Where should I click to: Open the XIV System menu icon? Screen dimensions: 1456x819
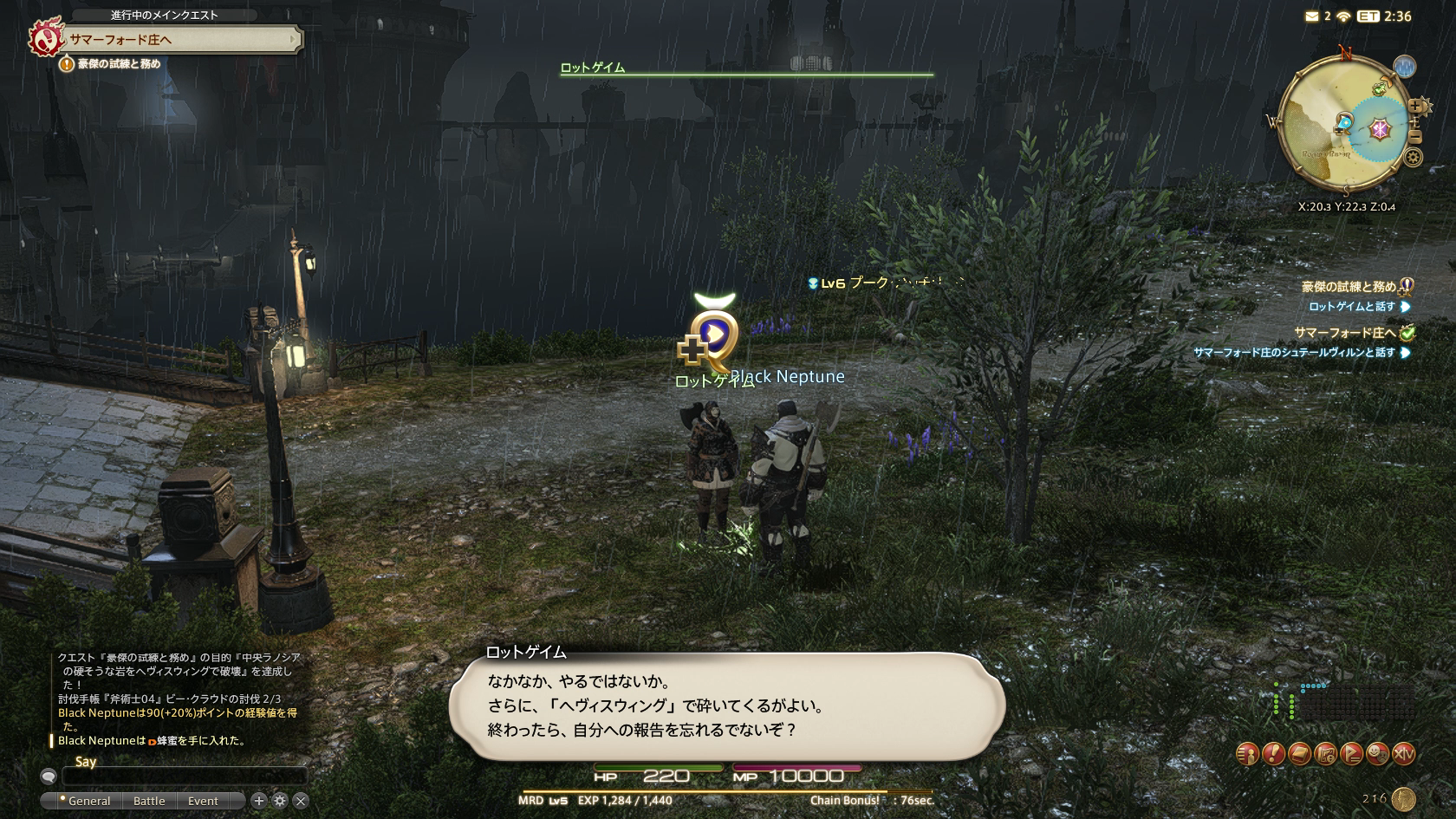pyautogui.click(x=1404, y=754)
